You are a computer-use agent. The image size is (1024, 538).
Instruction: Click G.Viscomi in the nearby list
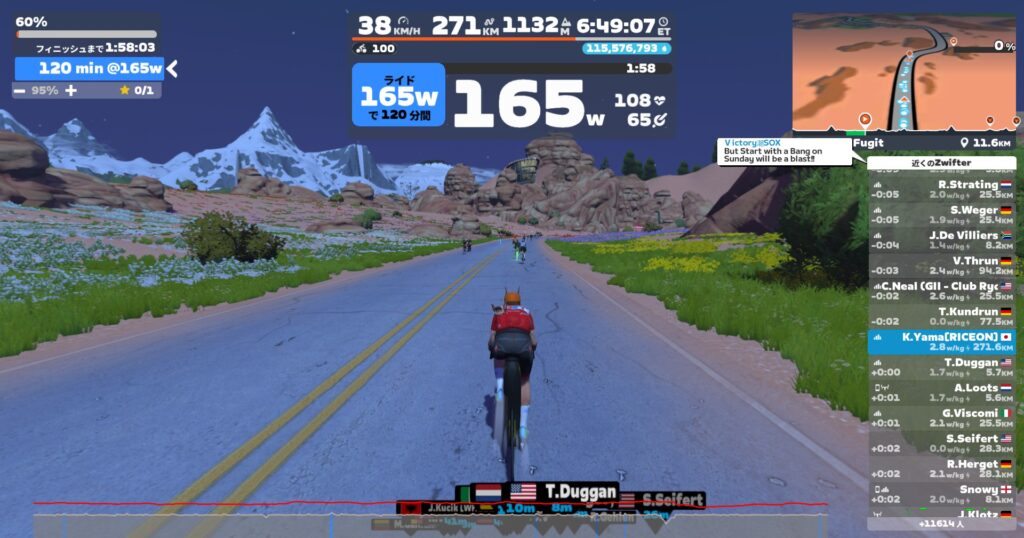pyautogui.click(x=942, y=417)
